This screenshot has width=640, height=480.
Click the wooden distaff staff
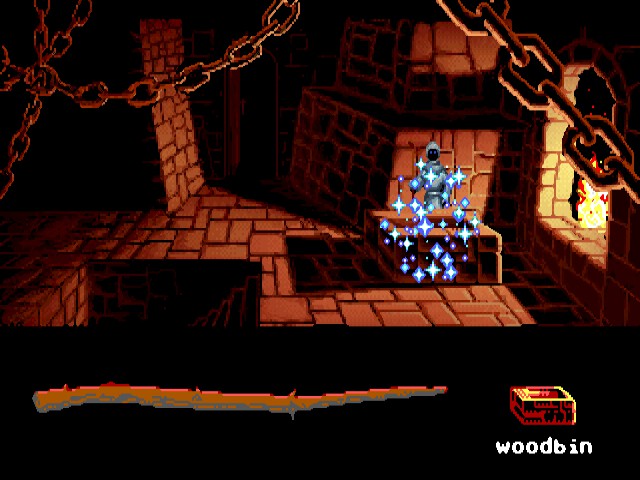[x=240, y=400]
